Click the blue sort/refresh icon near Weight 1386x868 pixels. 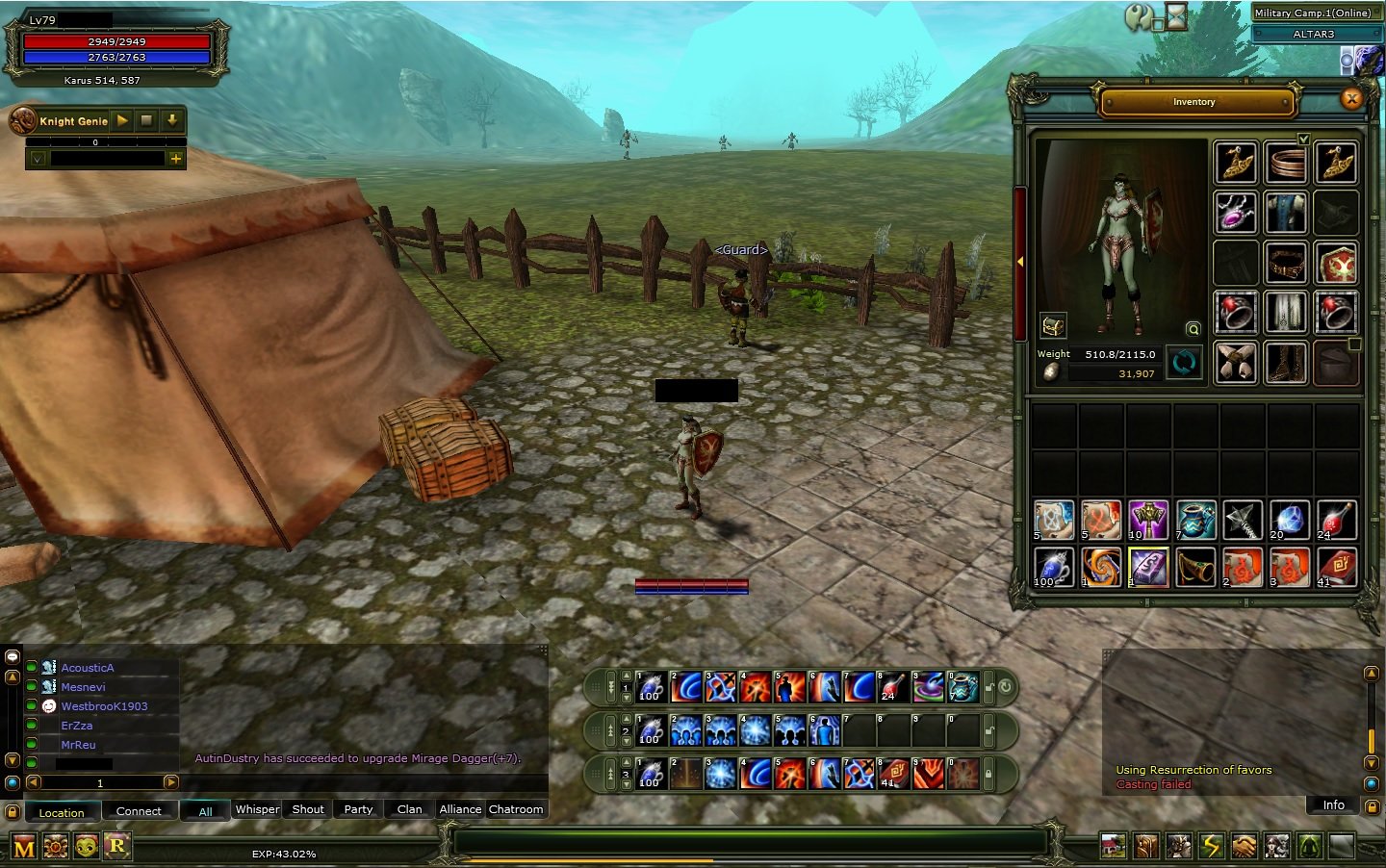coord(1185,362)
